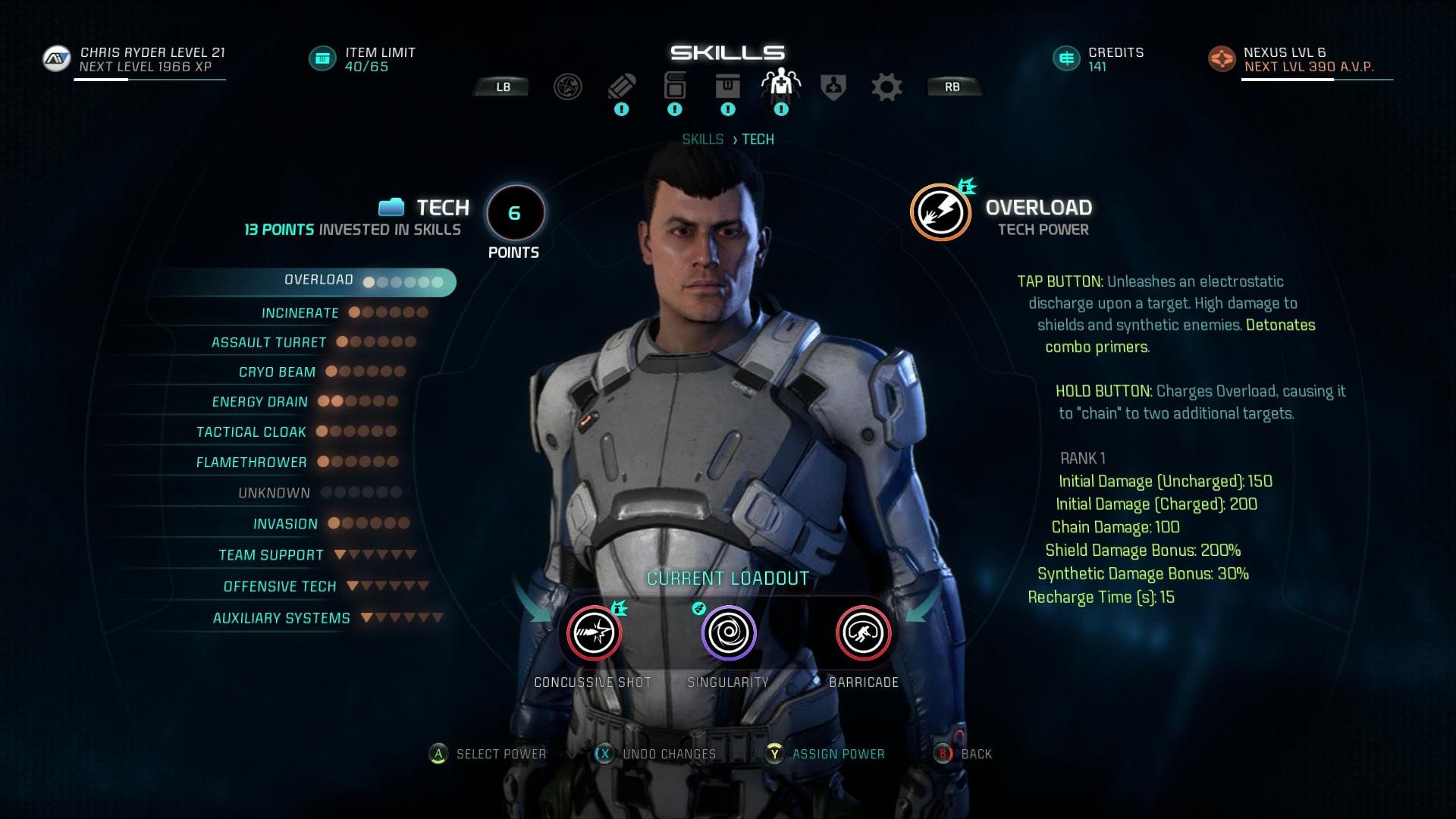Open the Settings gear icon
This screenshot has width=1456, height=819.
(886, 86)
